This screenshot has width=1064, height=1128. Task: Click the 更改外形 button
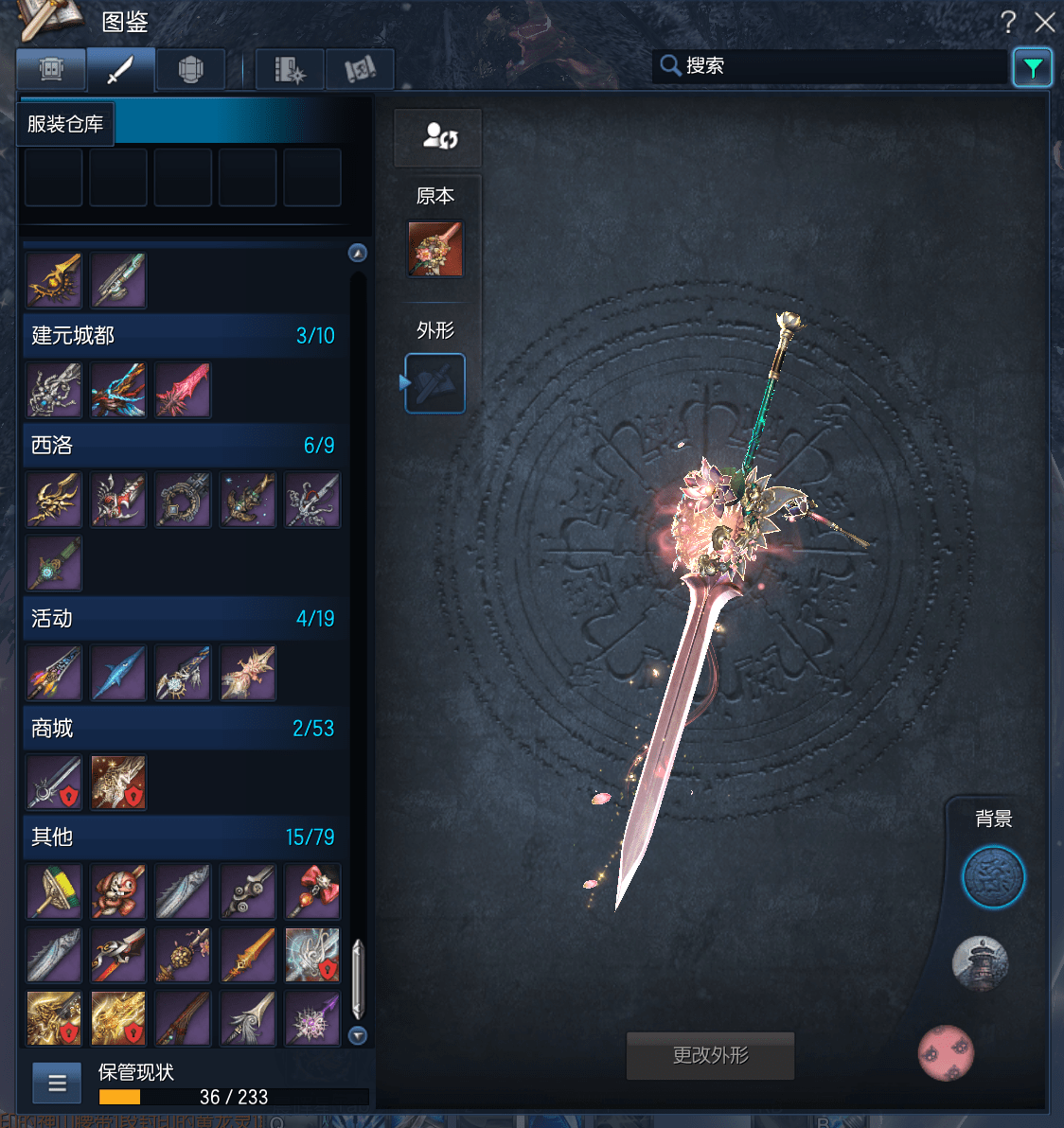pyautogui.click(x=710, y=1055)
